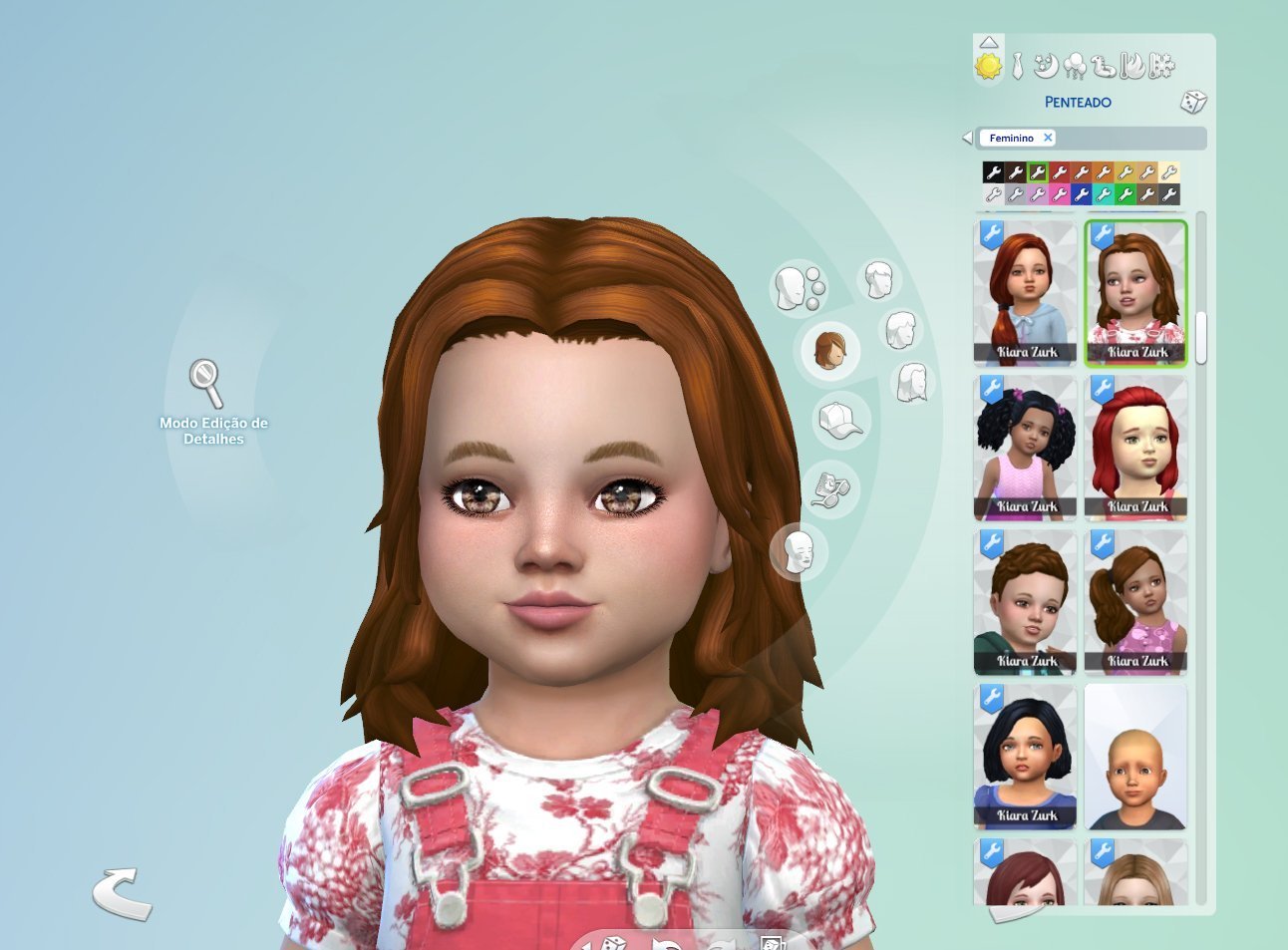Image resolution: width=1288 pixels, height=950 pixels.
Task: Select the red side-braid hairstyle thumbnail
Action: pyautogui.click(x=1025, y=293)
